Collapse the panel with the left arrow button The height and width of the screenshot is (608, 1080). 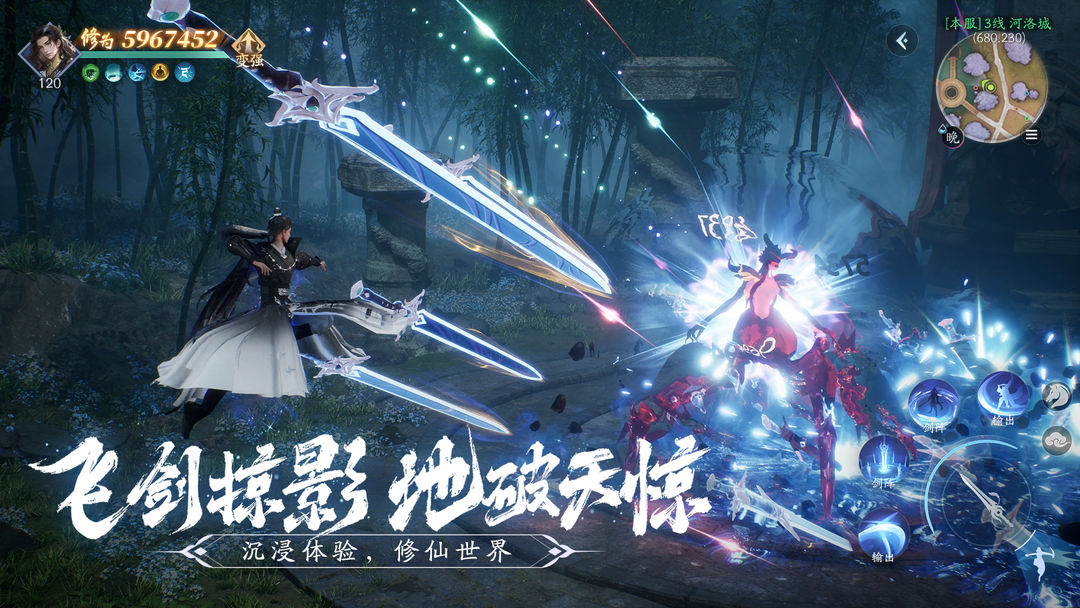pyautogui.click(x=902, y=41)
